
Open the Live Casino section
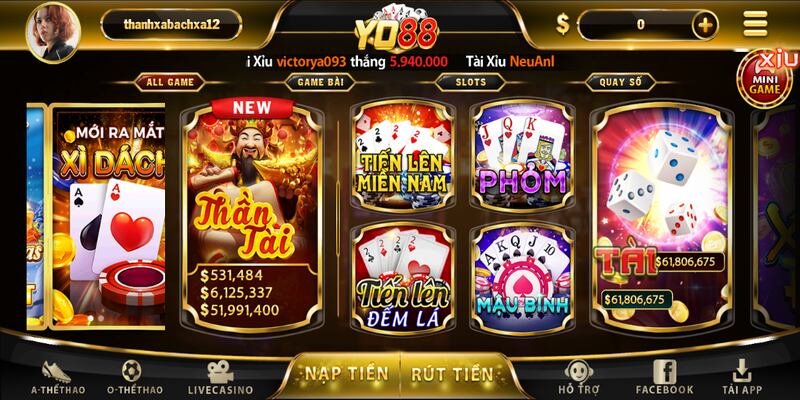pos(220,376)
